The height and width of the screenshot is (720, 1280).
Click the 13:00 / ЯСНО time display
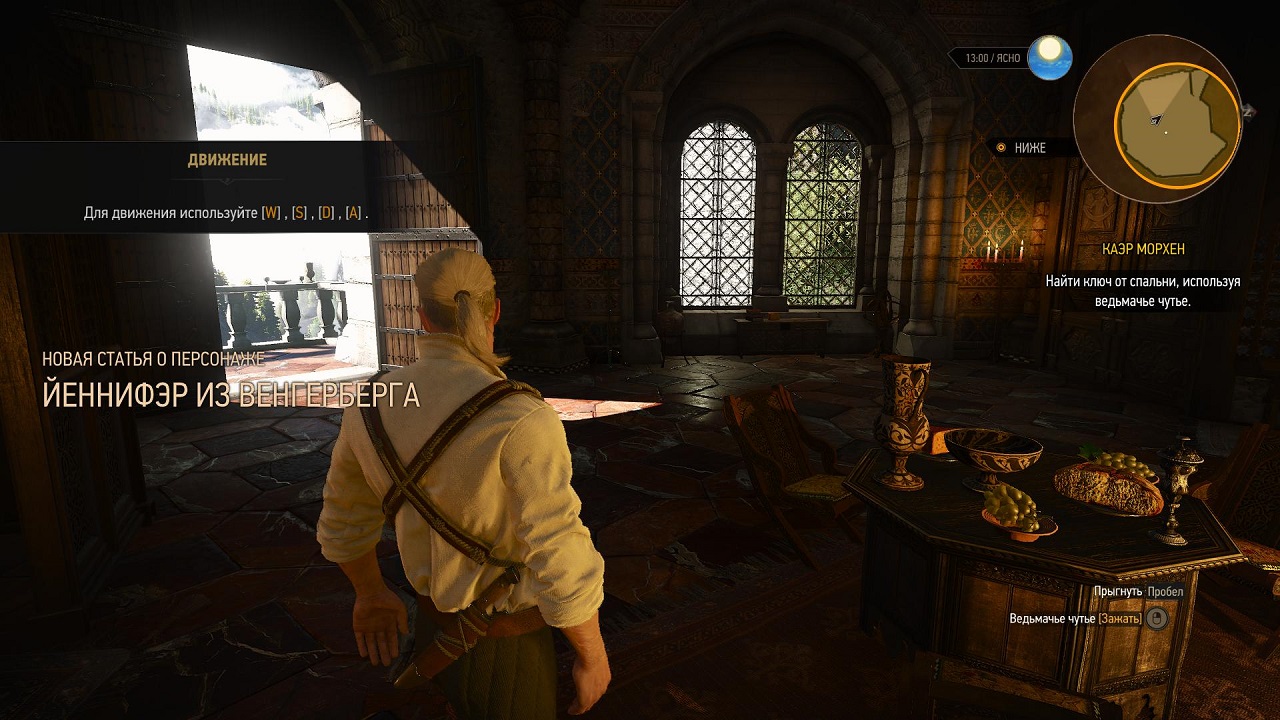[993, 58]
